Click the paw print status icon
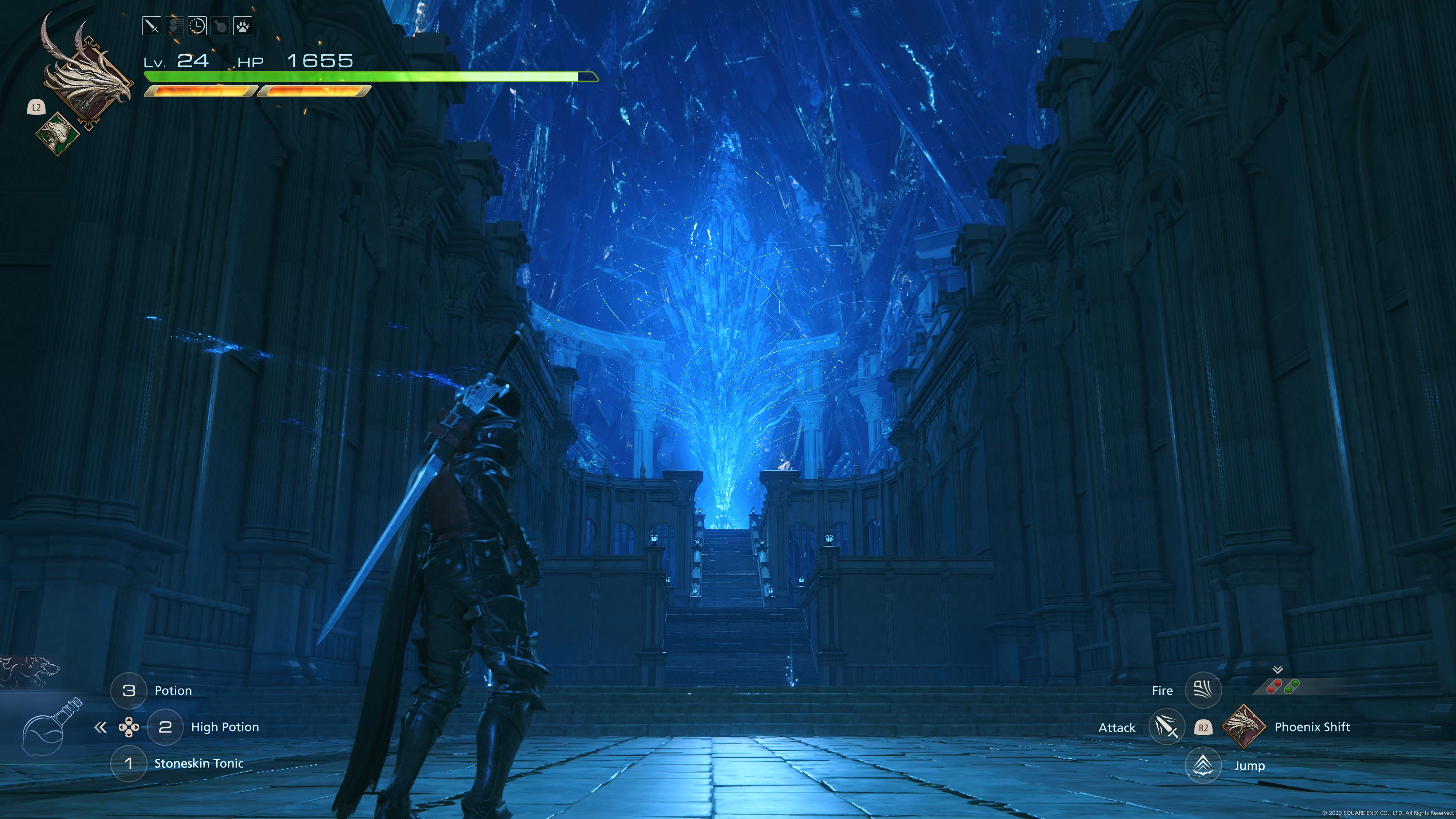Screen dimensions: 1456x819 pyautogui.click(x=243, y=26)
